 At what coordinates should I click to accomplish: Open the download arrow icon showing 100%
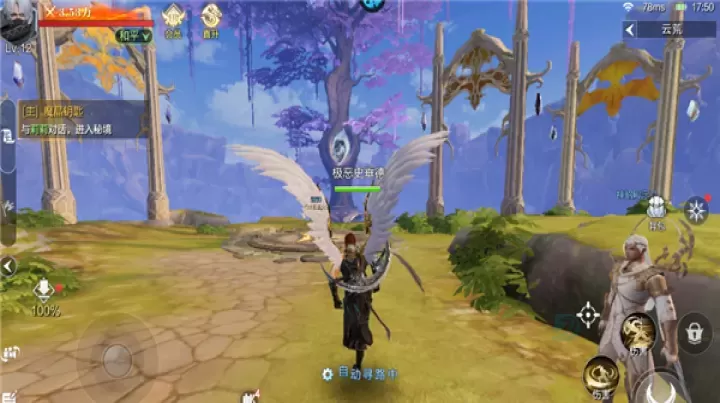[x=44, y=291]
